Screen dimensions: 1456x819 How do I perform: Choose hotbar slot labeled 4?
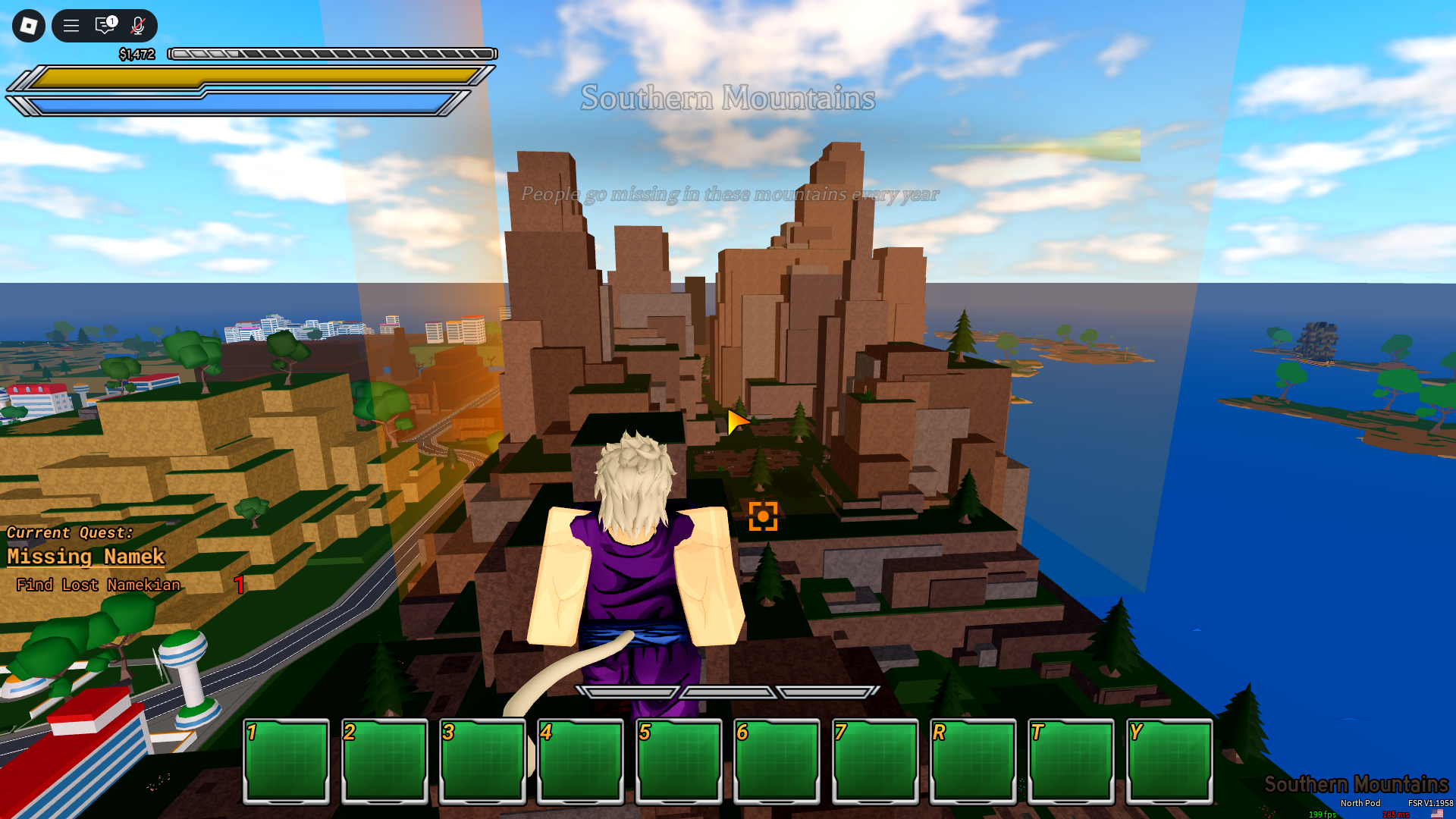click(x=580, y=761)
